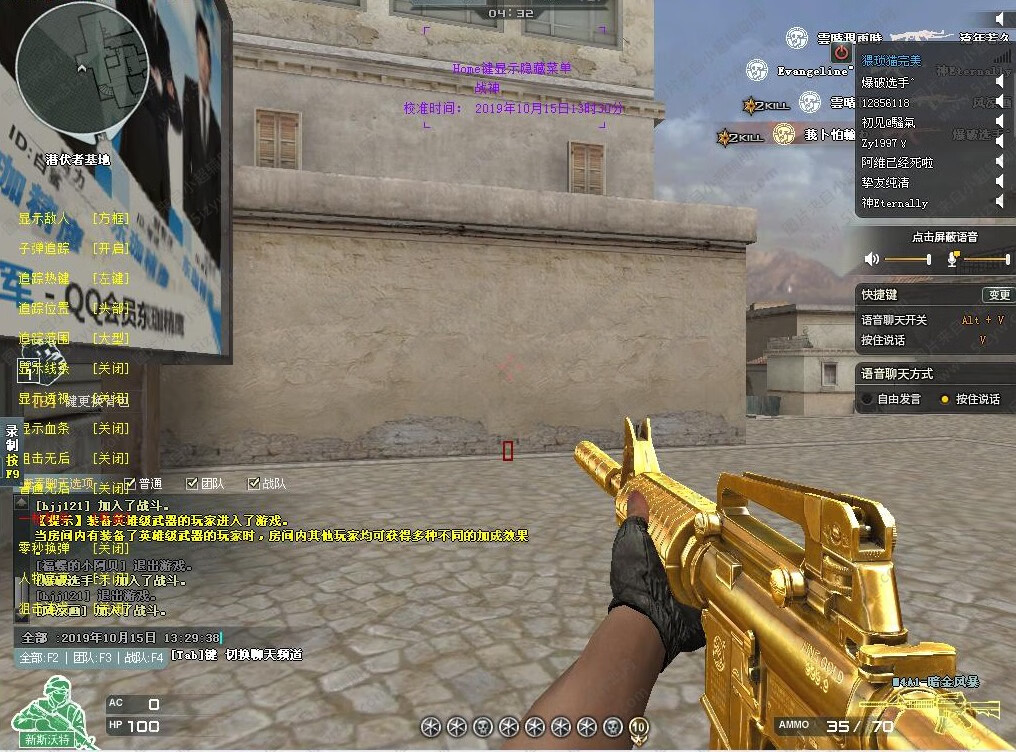The width and height of the screenshot is (1016, 752).
Task: Mute voice of player 神Eternally
Action: tap(999, 202)
